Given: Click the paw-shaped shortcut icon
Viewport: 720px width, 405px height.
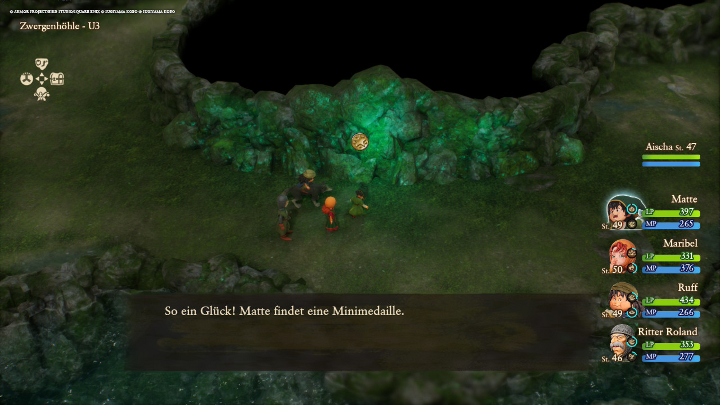Looking at the screenshot, I should click(26, 79).
